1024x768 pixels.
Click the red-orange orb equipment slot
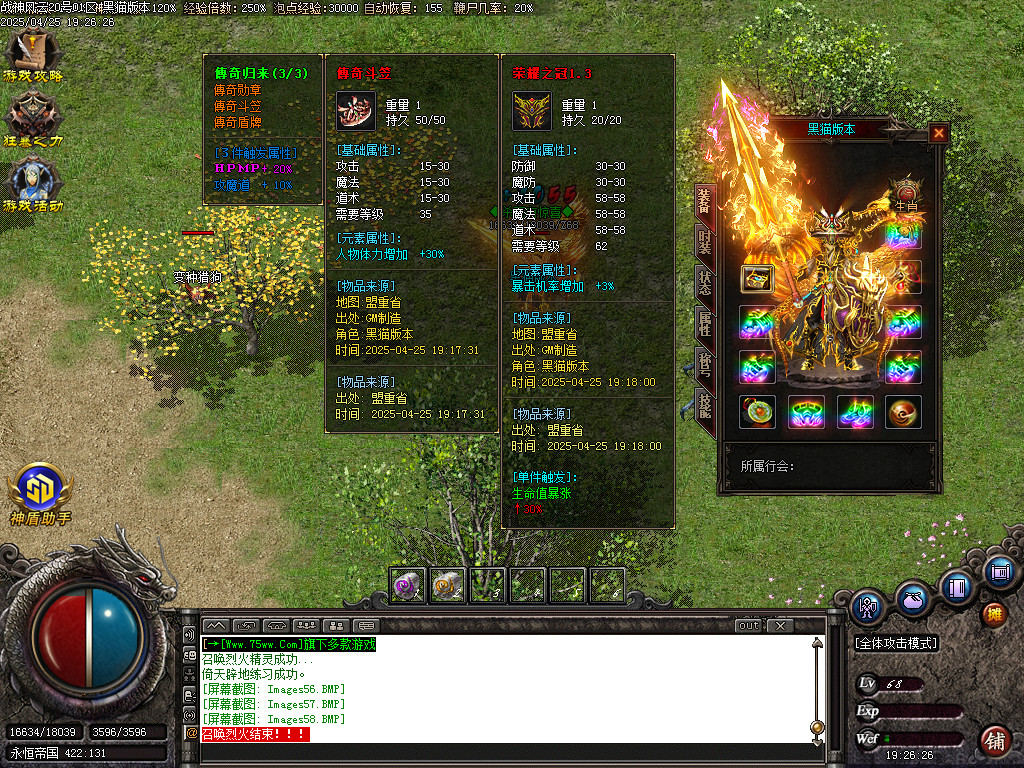903,411
